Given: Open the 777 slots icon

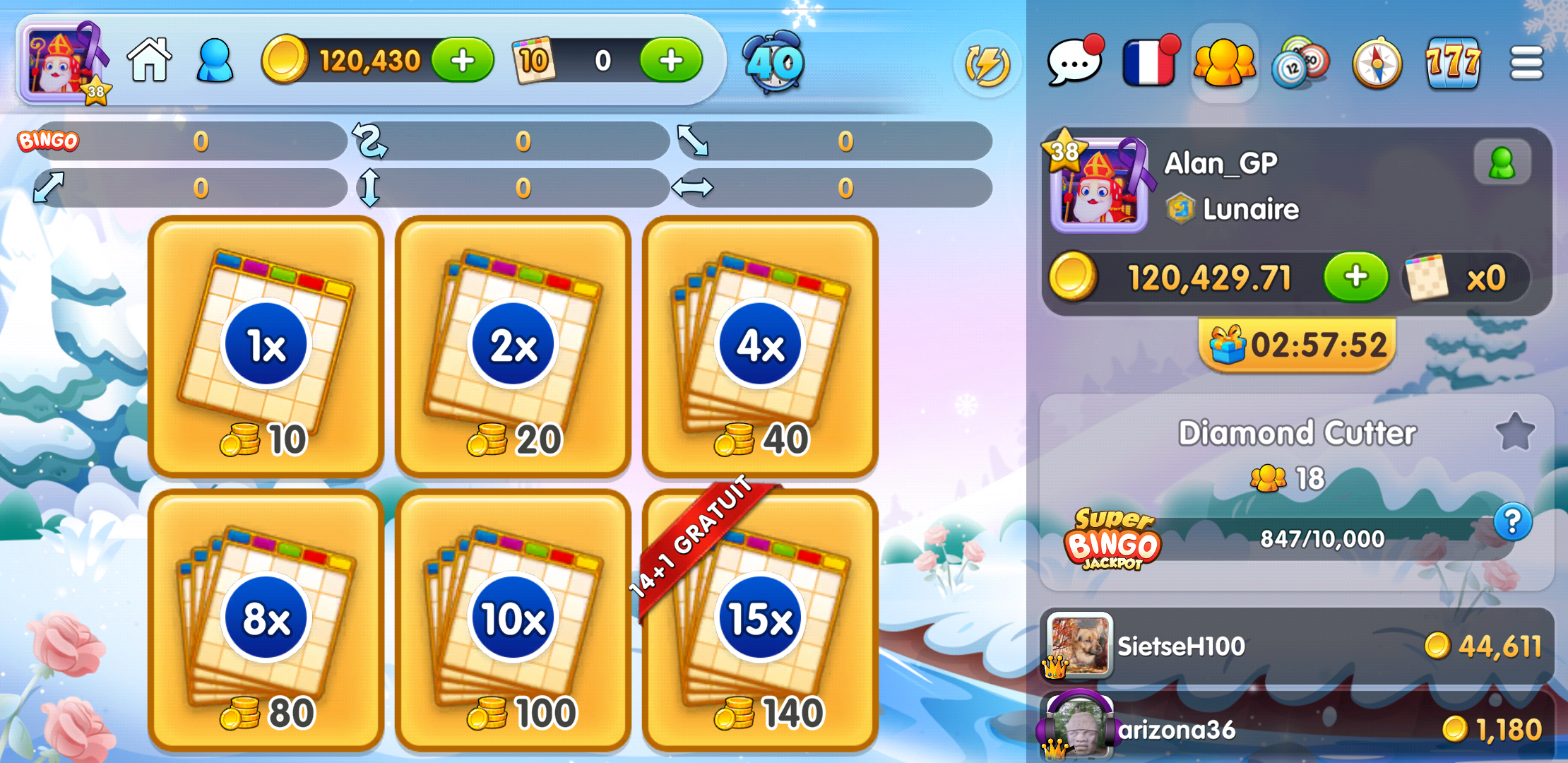Looking at the screenshot, I should click(1452, 64).
